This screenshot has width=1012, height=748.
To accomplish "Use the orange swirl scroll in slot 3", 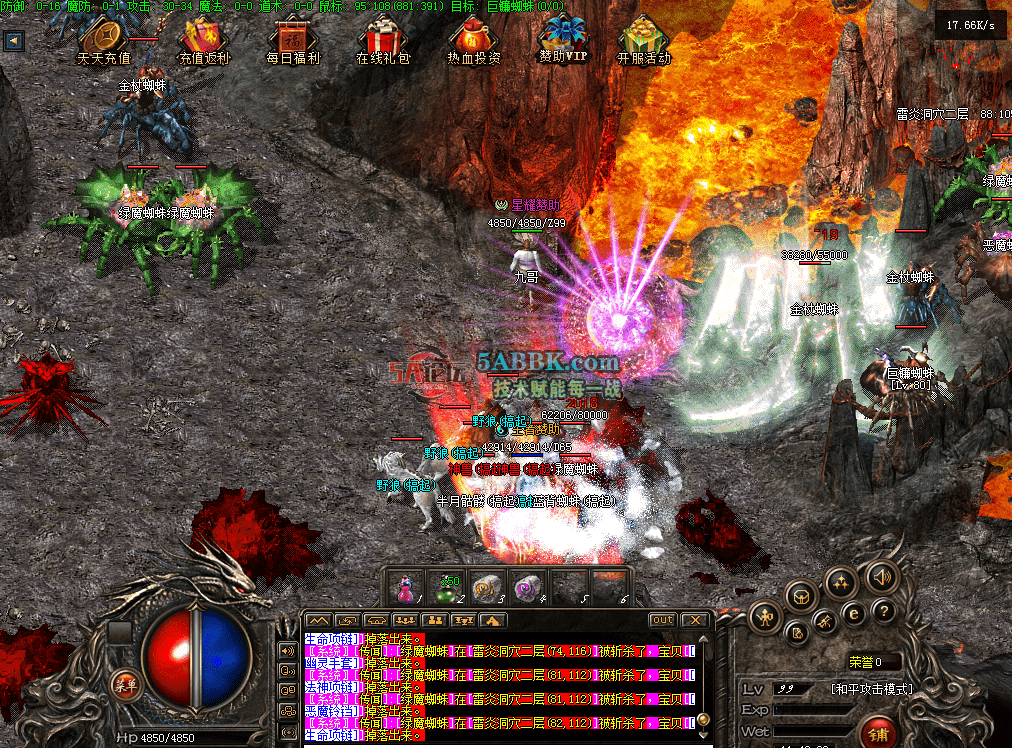I will pos(486,588).
